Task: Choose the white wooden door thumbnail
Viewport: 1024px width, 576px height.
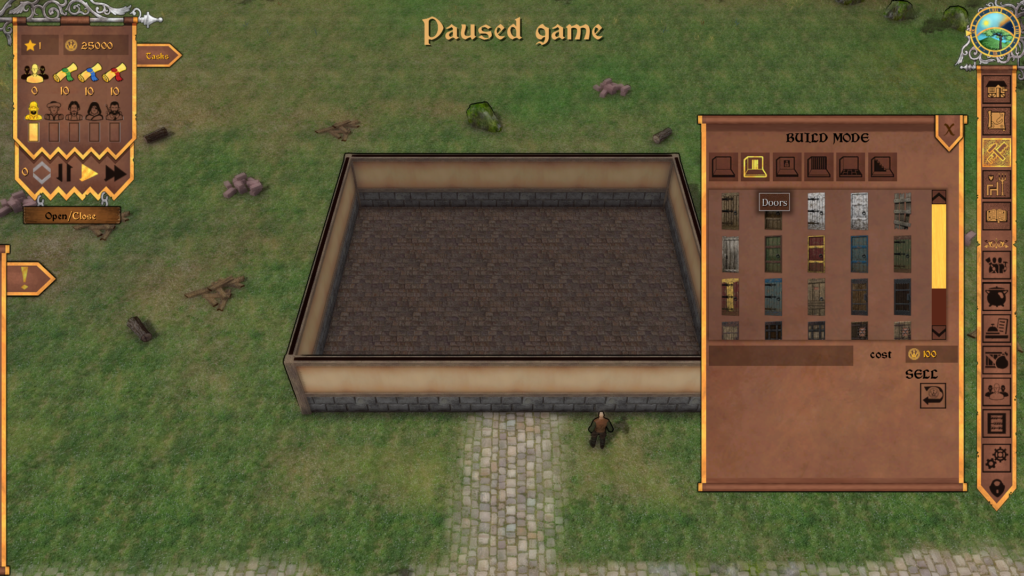Action: [x=816, y=210]
